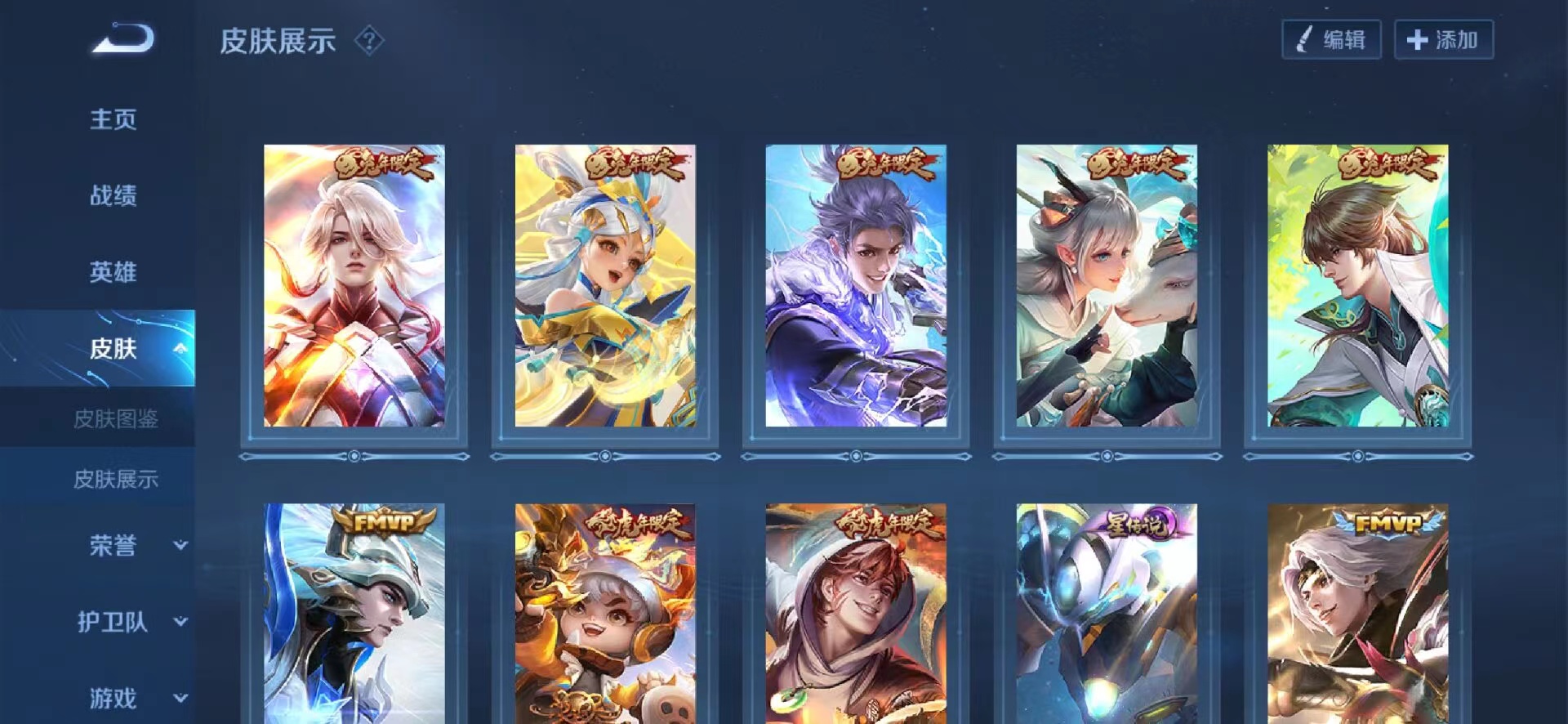Open the 主页 home tab
The image size is (1568, 724).
coord(113,119)
